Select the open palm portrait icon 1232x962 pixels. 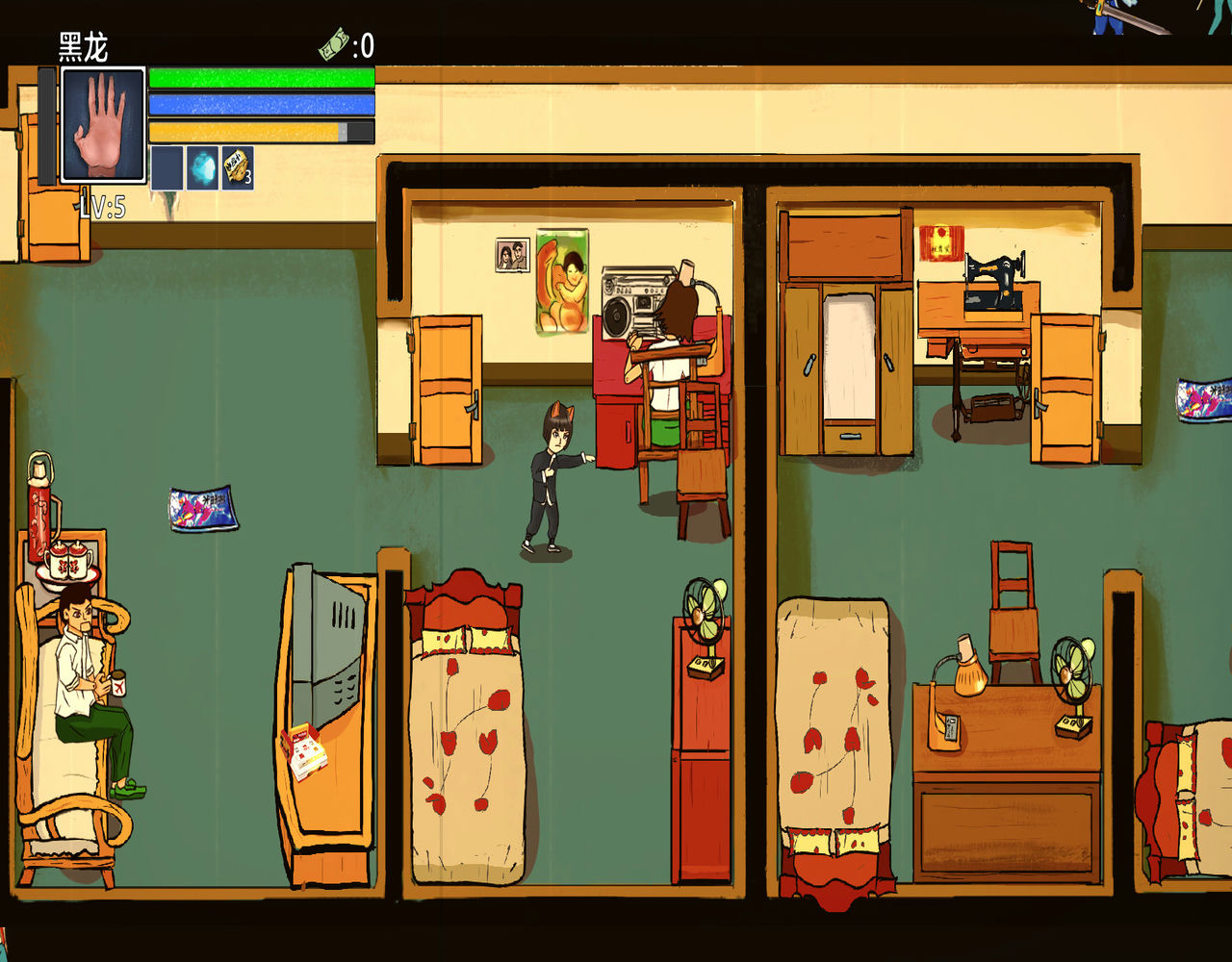tap(103, 124)
